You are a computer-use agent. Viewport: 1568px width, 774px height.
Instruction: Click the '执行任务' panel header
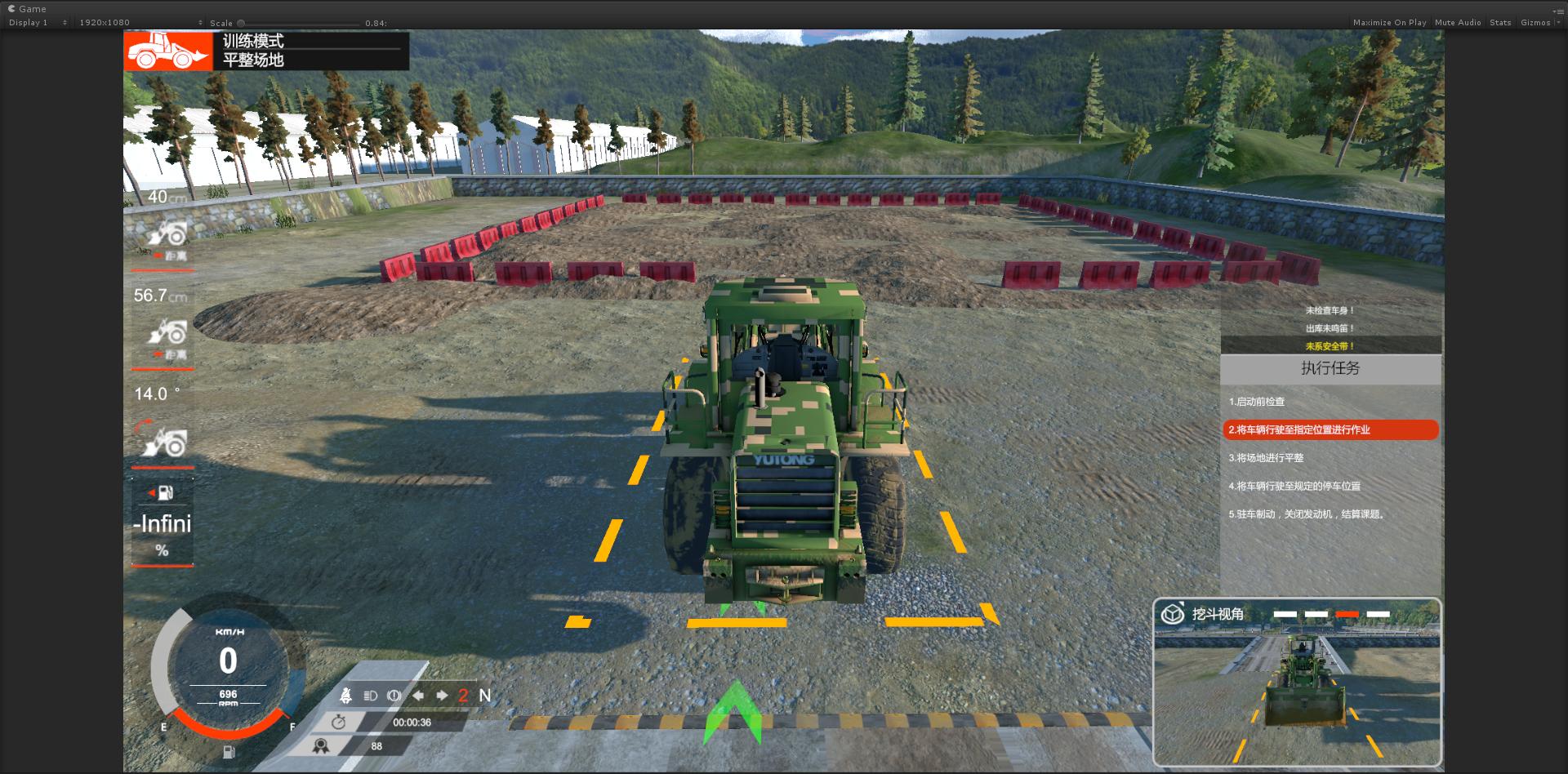(x=1330, y=369)
